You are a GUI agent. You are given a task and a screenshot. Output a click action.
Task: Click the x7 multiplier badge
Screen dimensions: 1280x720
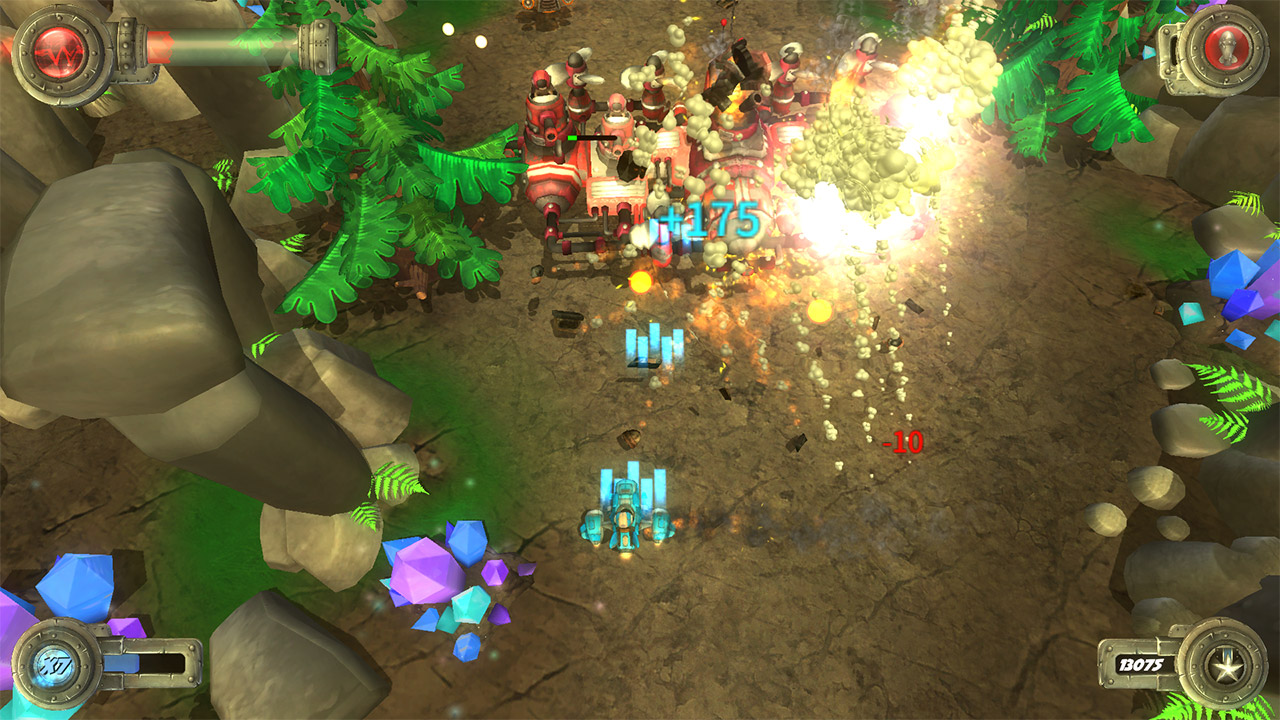pos(58,662)
